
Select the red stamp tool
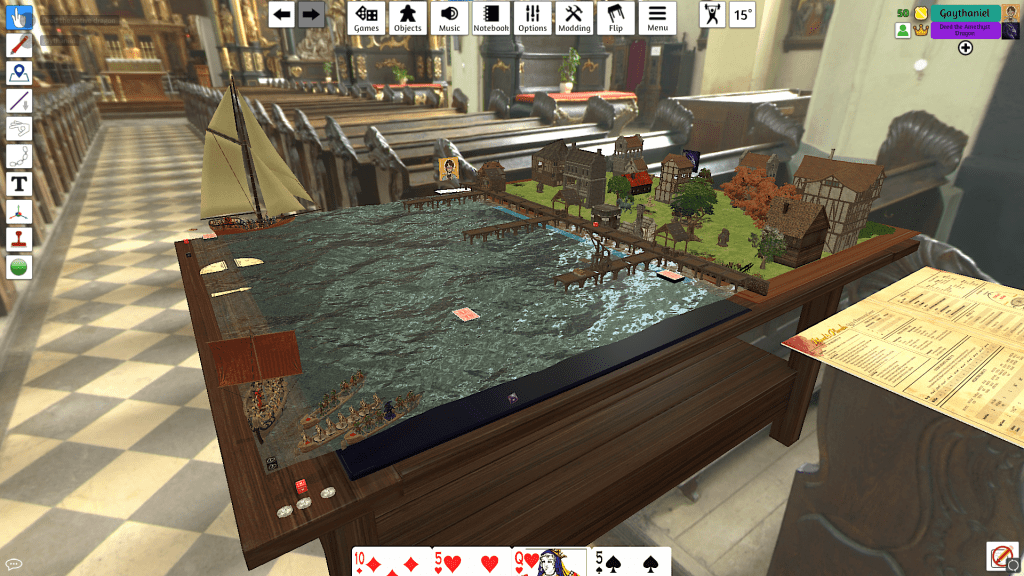point(19,239)
